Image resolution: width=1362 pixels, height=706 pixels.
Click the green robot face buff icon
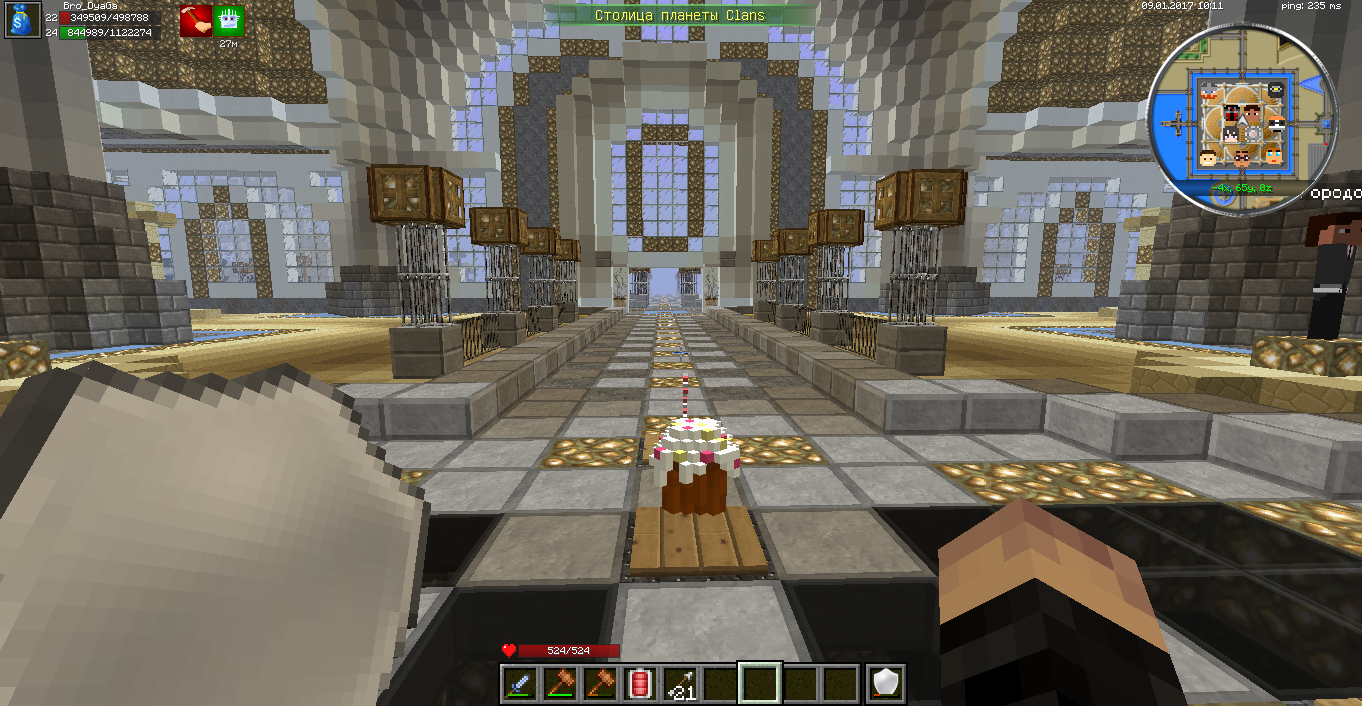click(x=228, y=20)
